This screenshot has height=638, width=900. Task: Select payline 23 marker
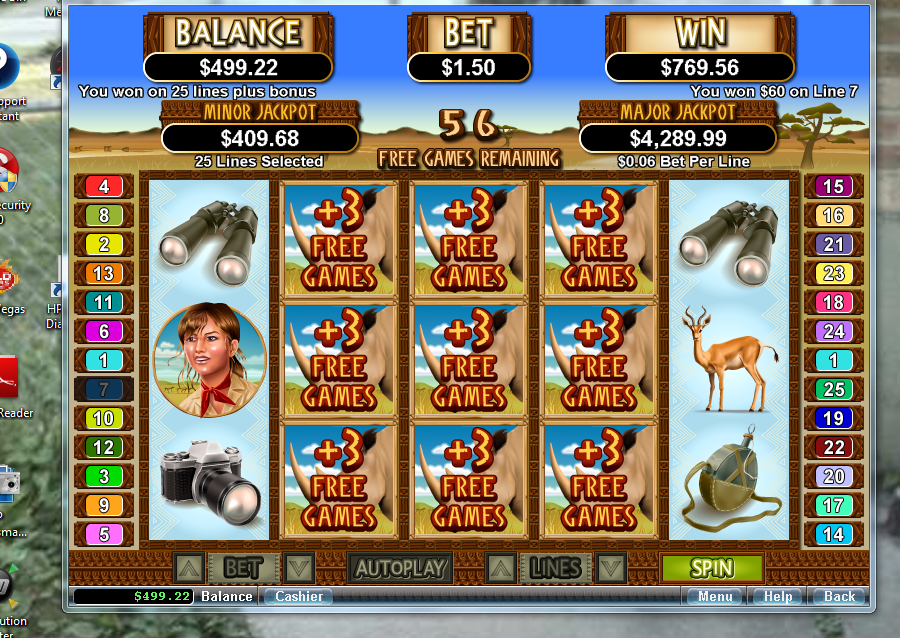[x=832, y=273]
